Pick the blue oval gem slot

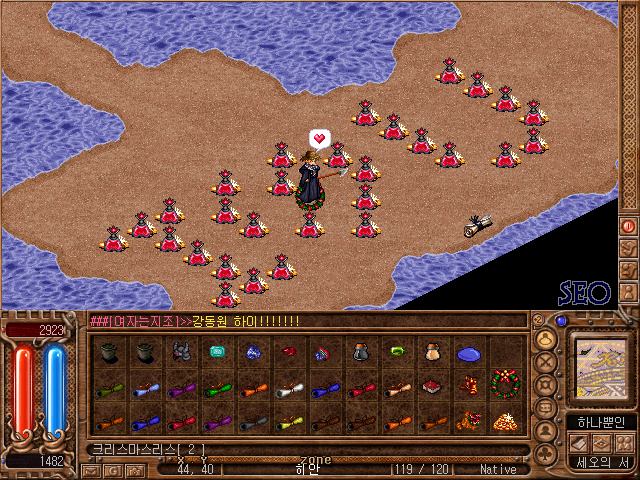coord(468,353)
